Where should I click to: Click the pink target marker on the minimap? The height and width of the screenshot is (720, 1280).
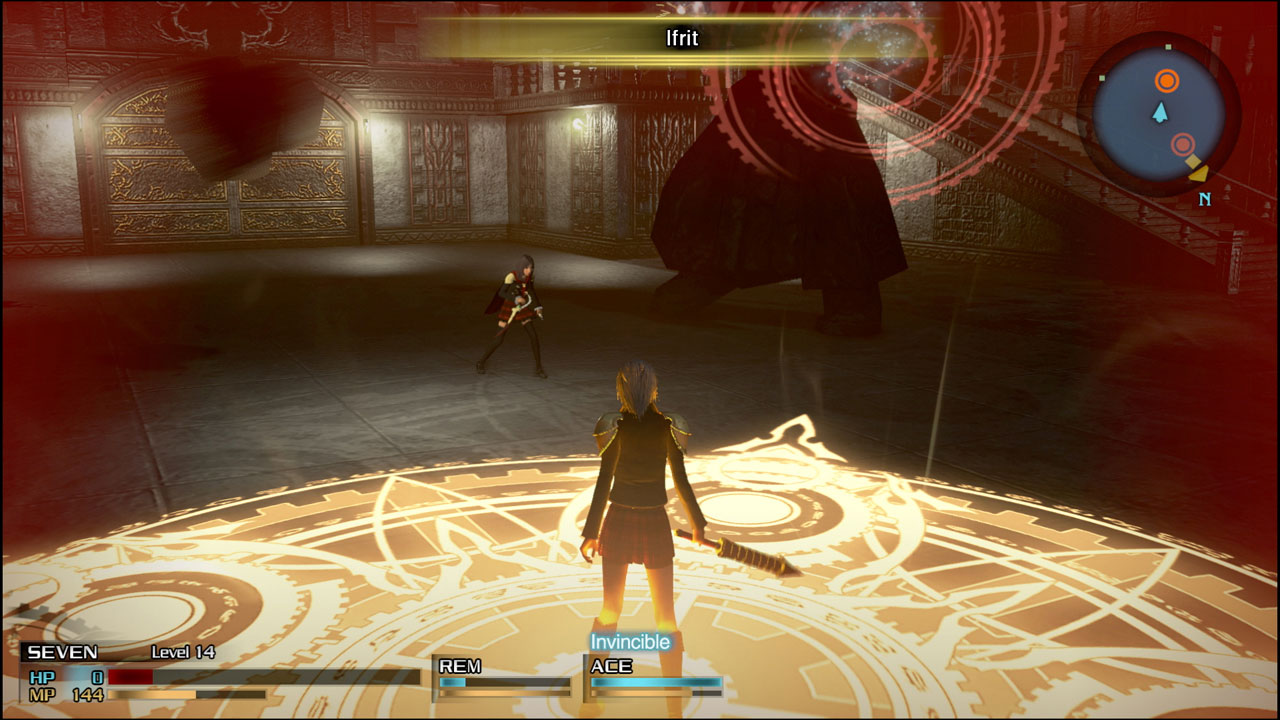click(1183, 144)
